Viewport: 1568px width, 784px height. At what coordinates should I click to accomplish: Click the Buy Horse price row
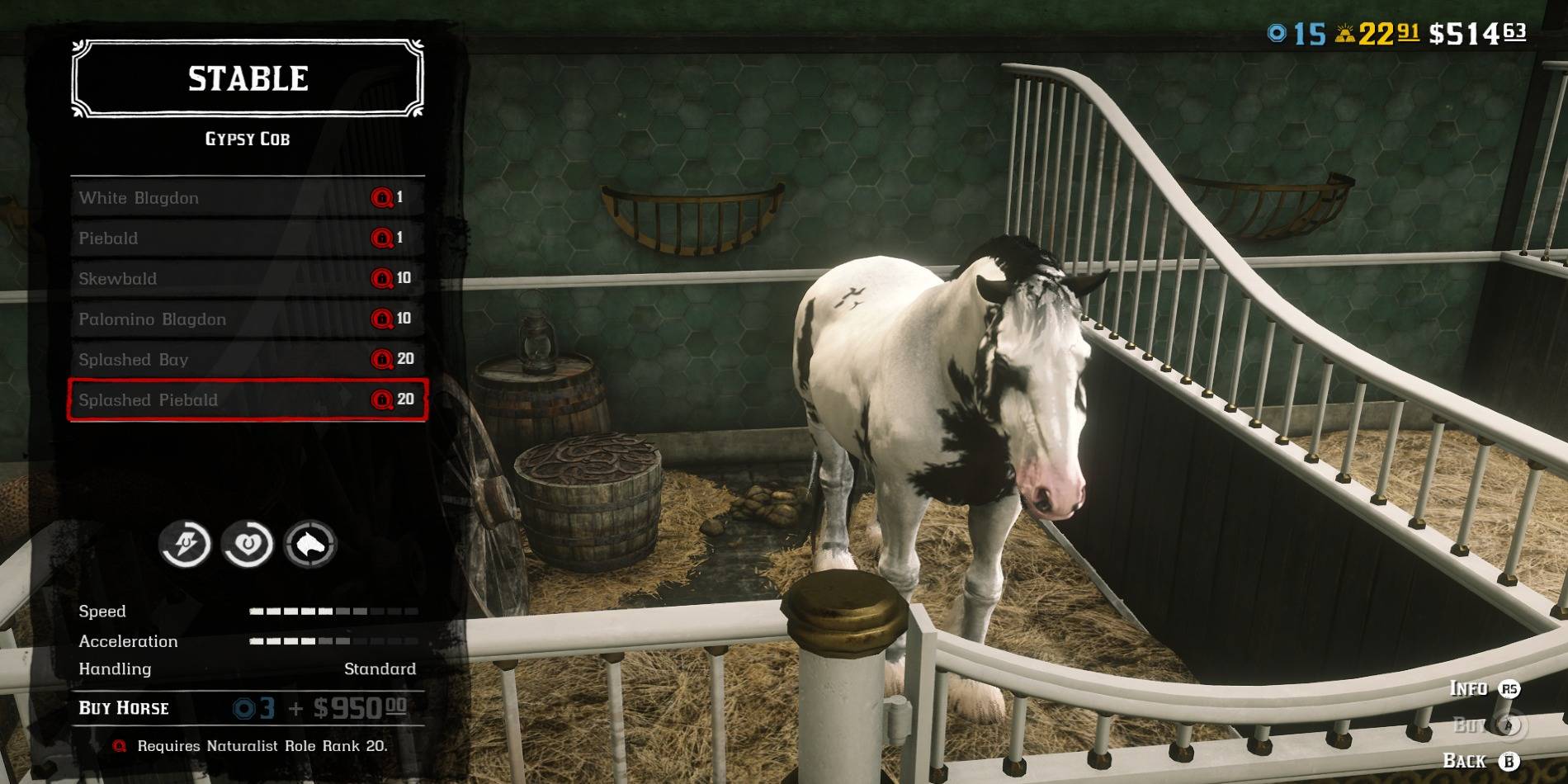247,708
